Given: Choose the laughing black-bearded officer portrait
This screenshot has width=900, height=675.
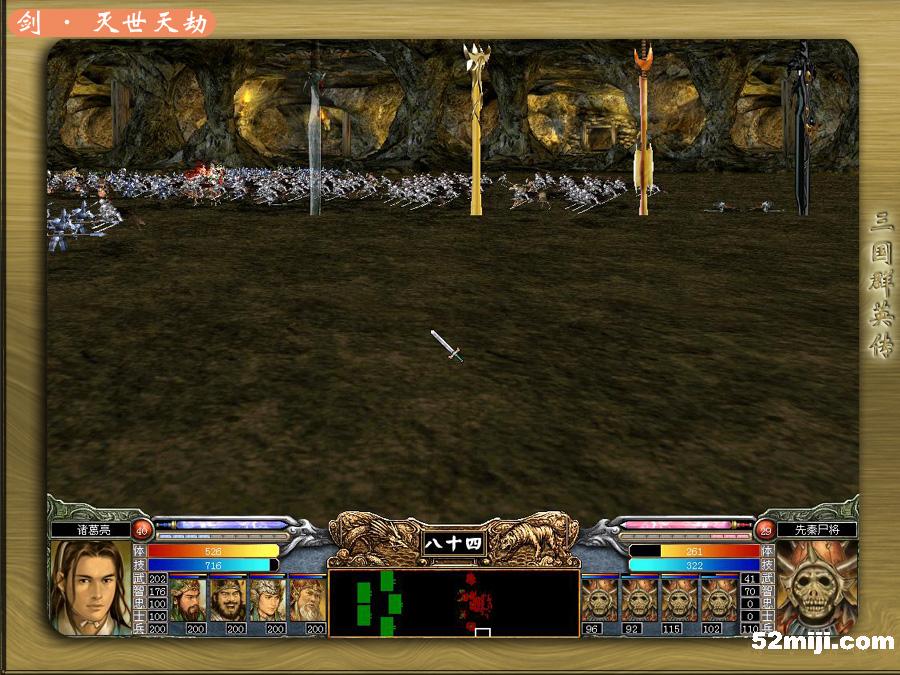Looking at the screenshot, I should (228, 599).
